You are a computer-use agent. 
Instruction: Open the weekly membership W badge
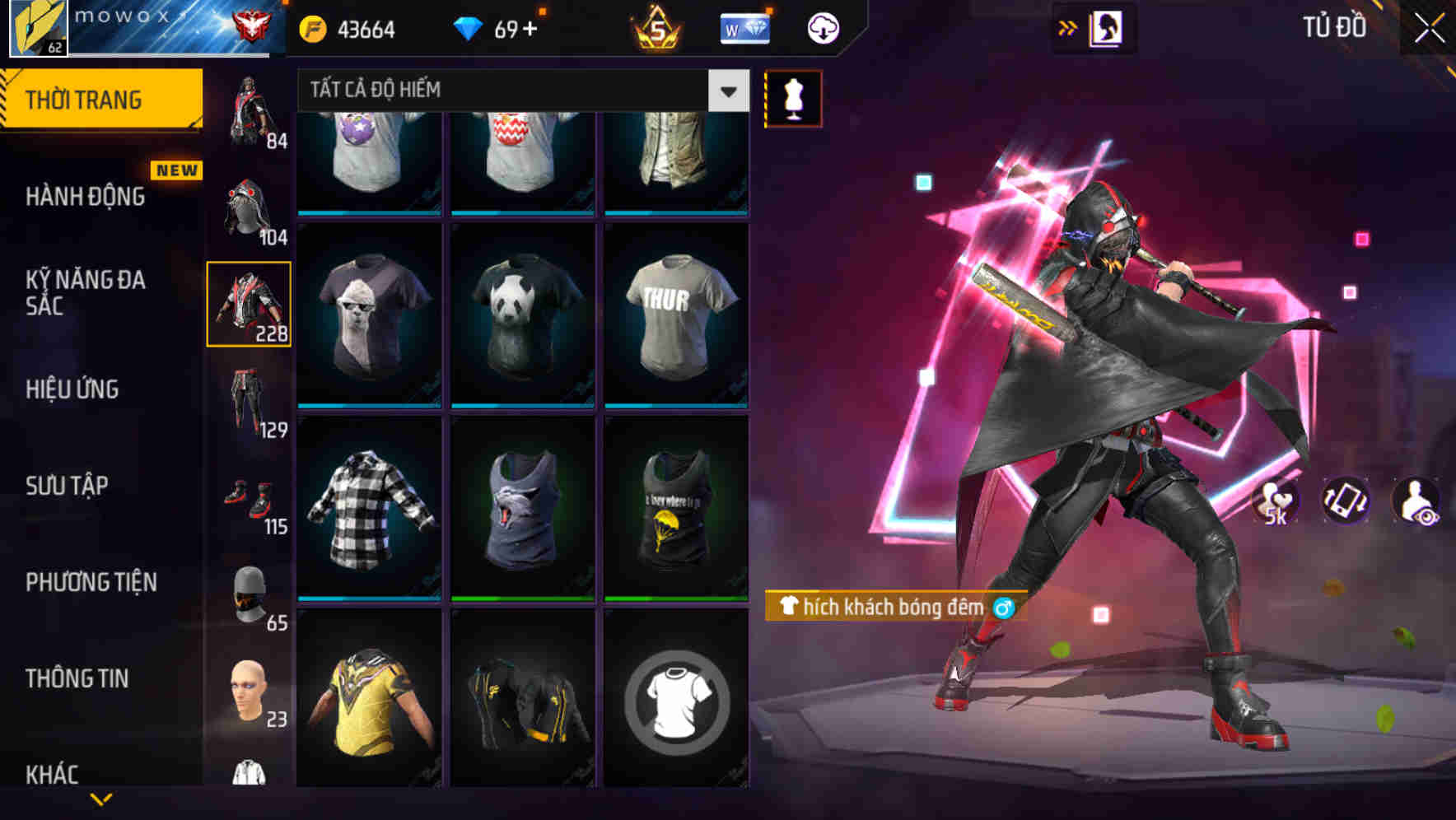pos(744,29)
